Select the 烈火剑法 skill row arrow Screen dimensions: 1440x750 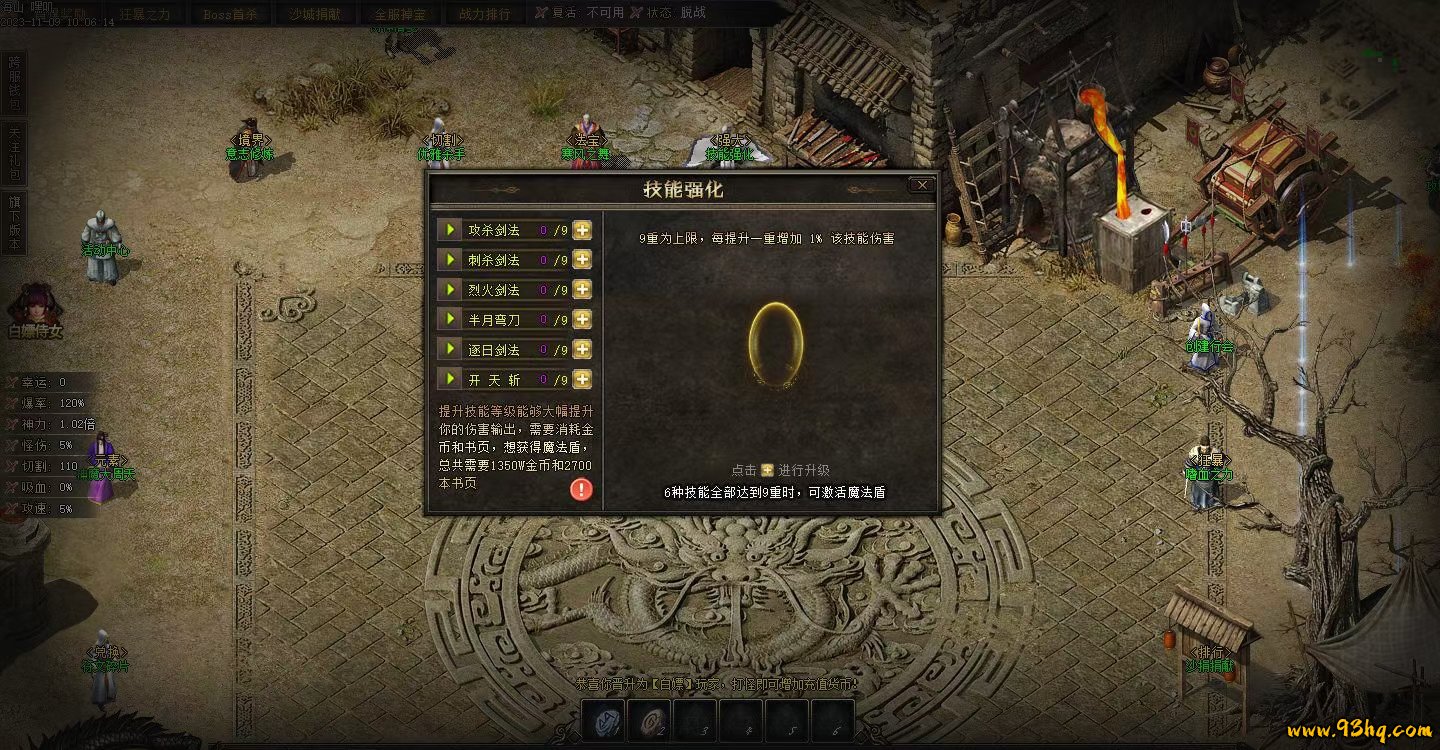pos(451,290)
